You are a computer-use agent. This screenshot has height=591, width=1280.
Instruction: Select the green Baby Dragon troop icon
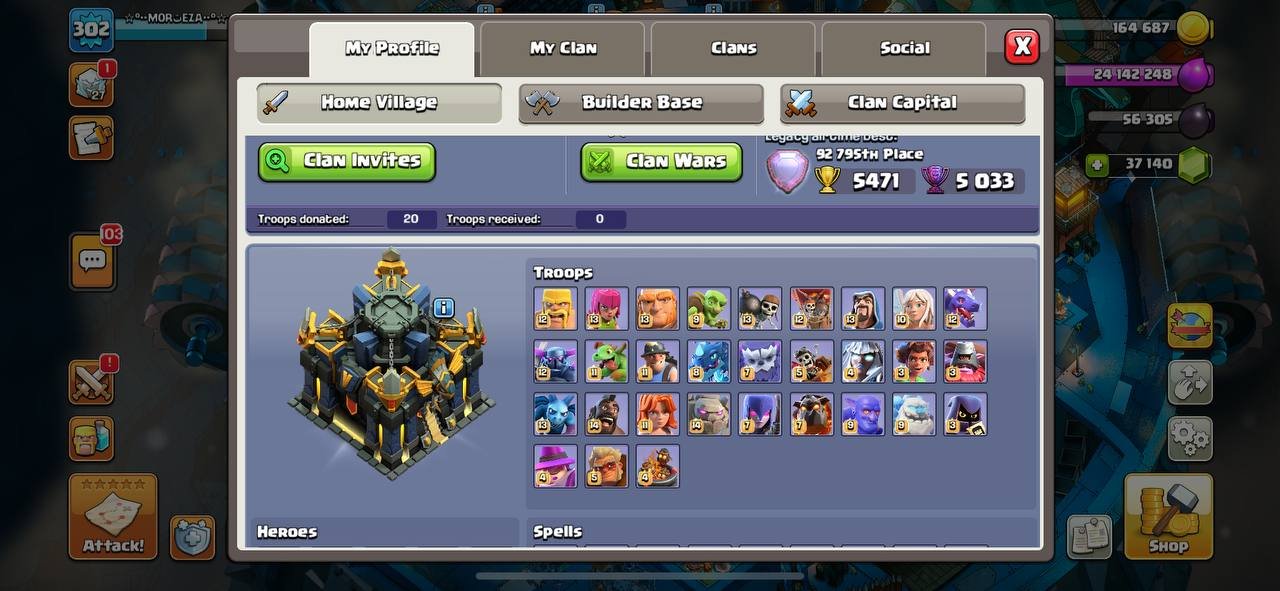pyautogui.click(x=606, y=361)
